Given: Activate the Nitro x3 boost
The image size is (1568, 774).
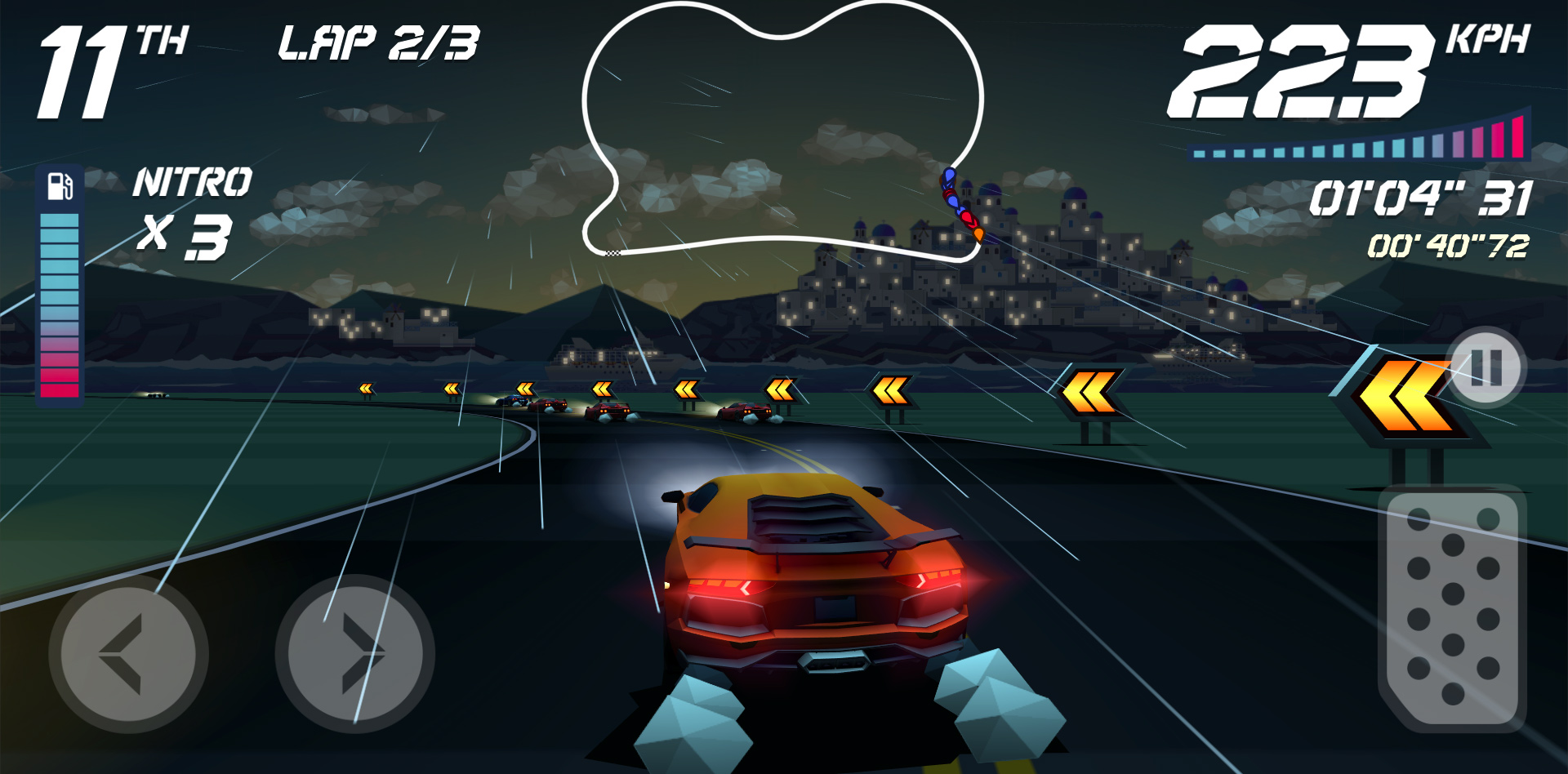Looking at the screenshot, I should coord(194,212).
